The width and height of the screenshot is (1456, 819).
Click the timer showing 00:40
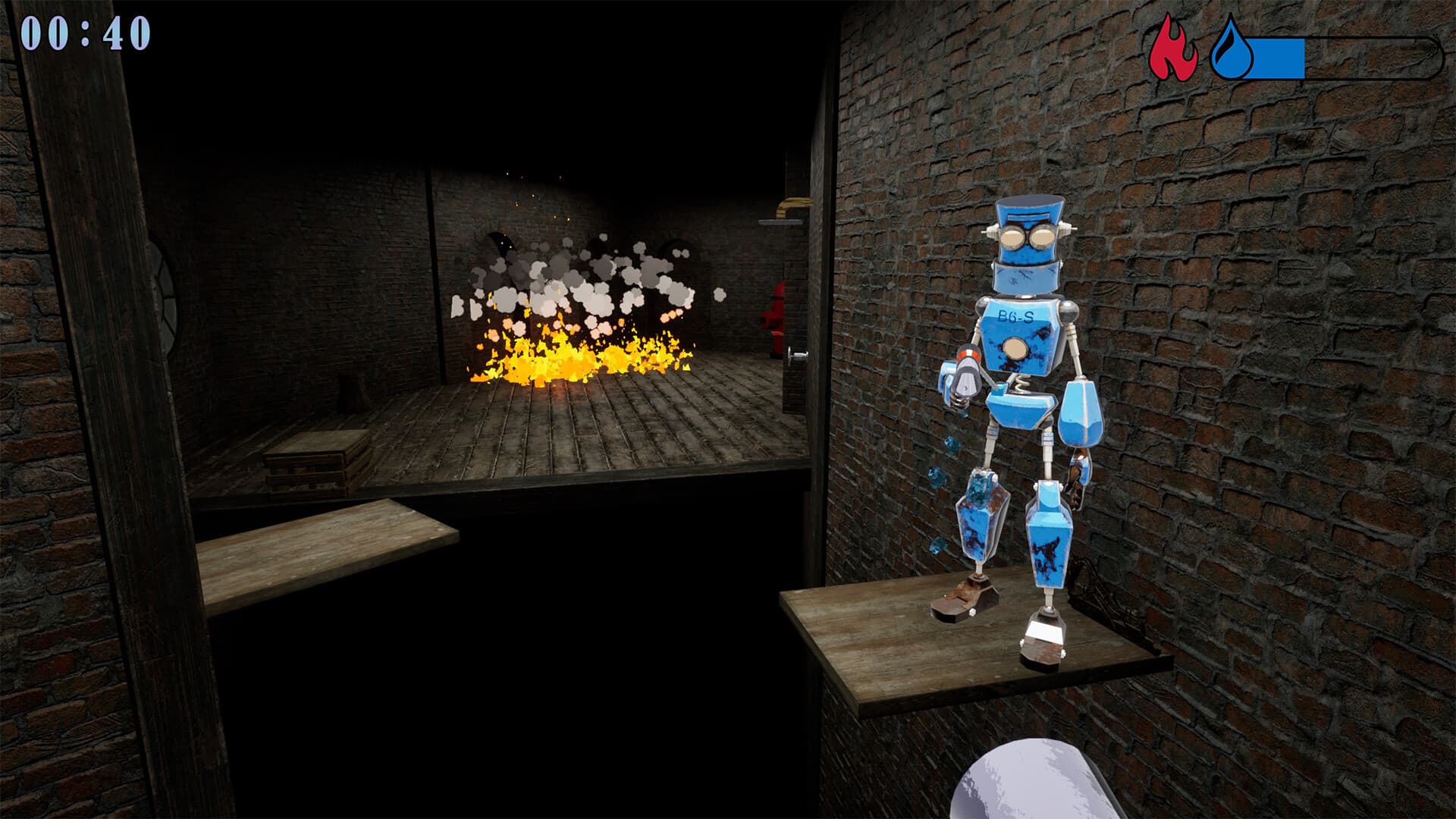click(x=86, y=34)
